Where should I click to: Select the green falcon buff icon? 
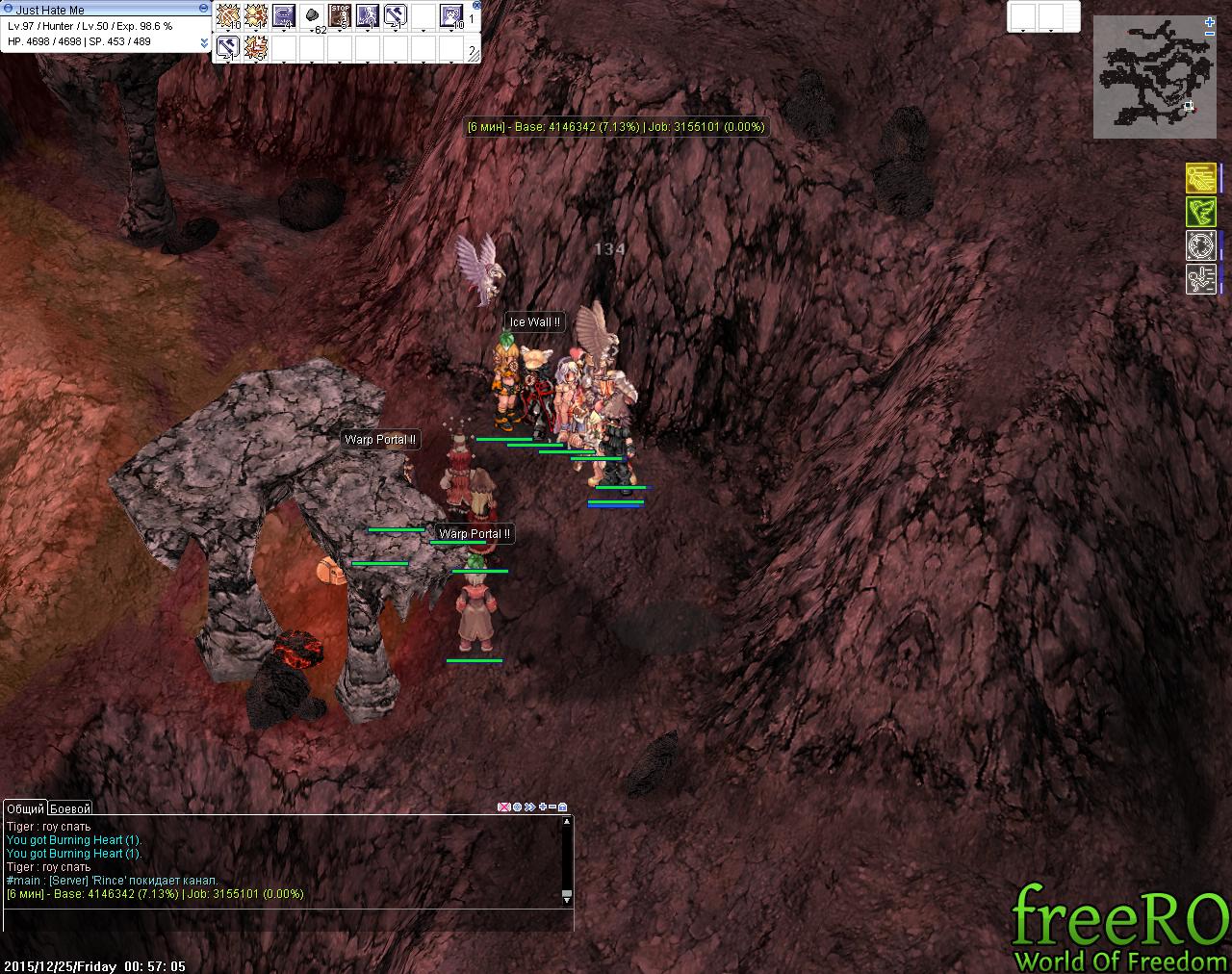(x=1200, y=212)
